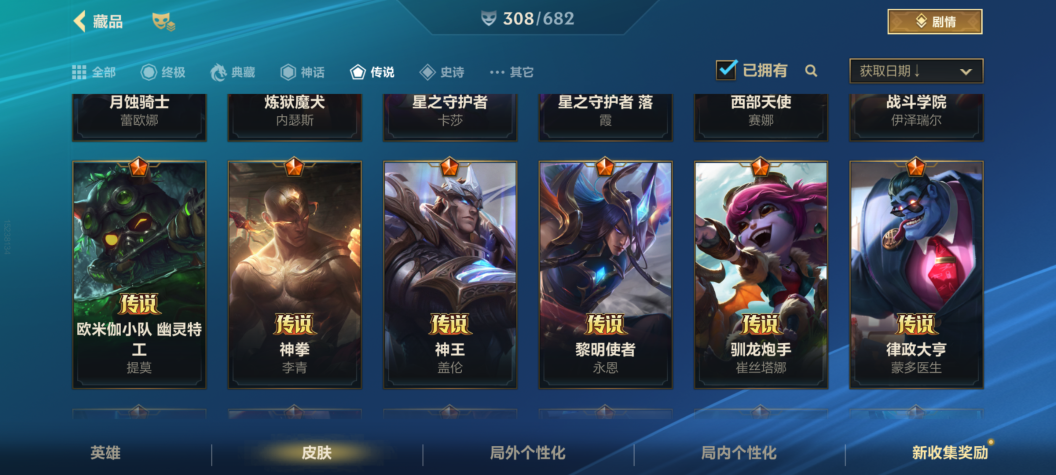The height and width of the screenshot is (475, 1056).
Task: Select the 典藏 rarity filter
Action: tap(232, 72)
